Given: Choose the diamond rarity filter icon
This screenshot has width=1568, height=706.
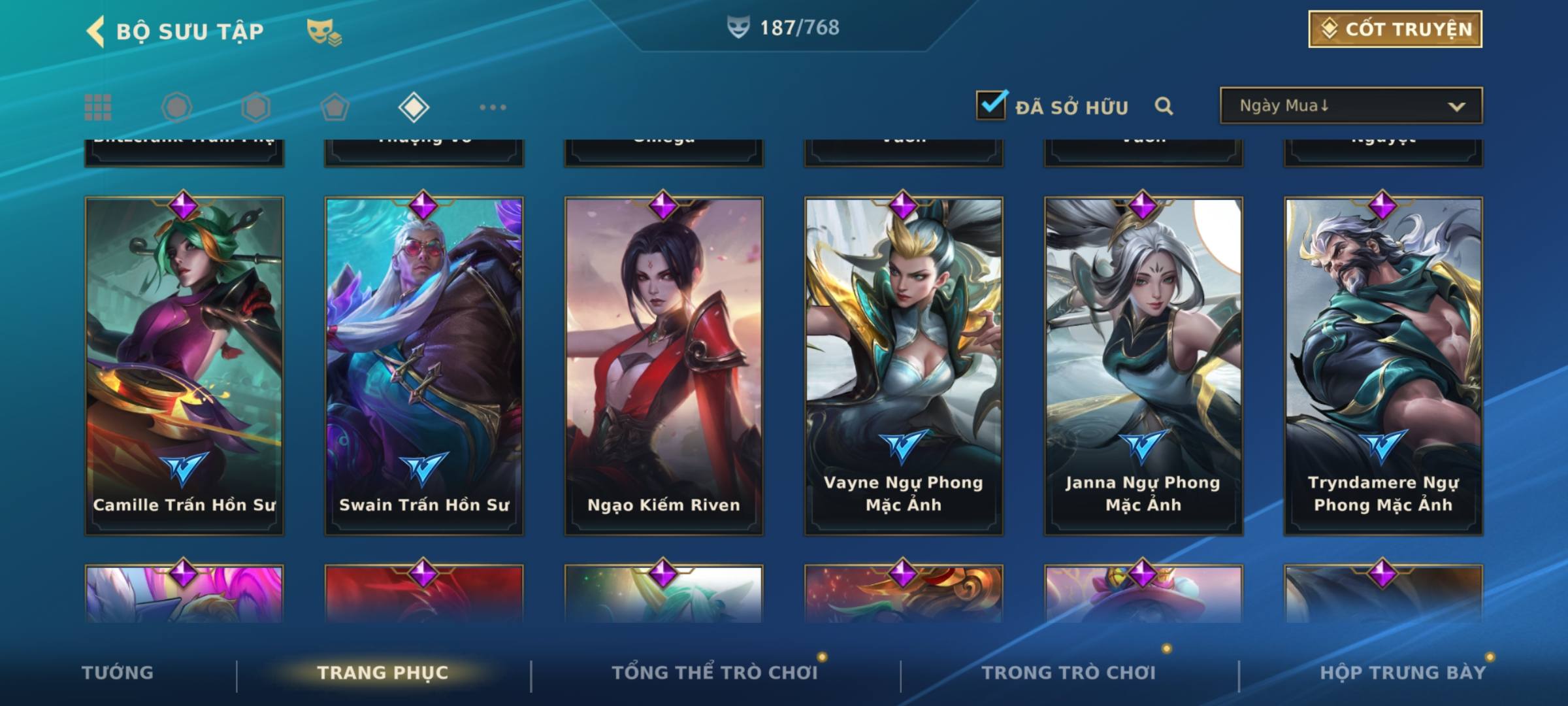Looking at the screenshot, I should tap(414, 107).
